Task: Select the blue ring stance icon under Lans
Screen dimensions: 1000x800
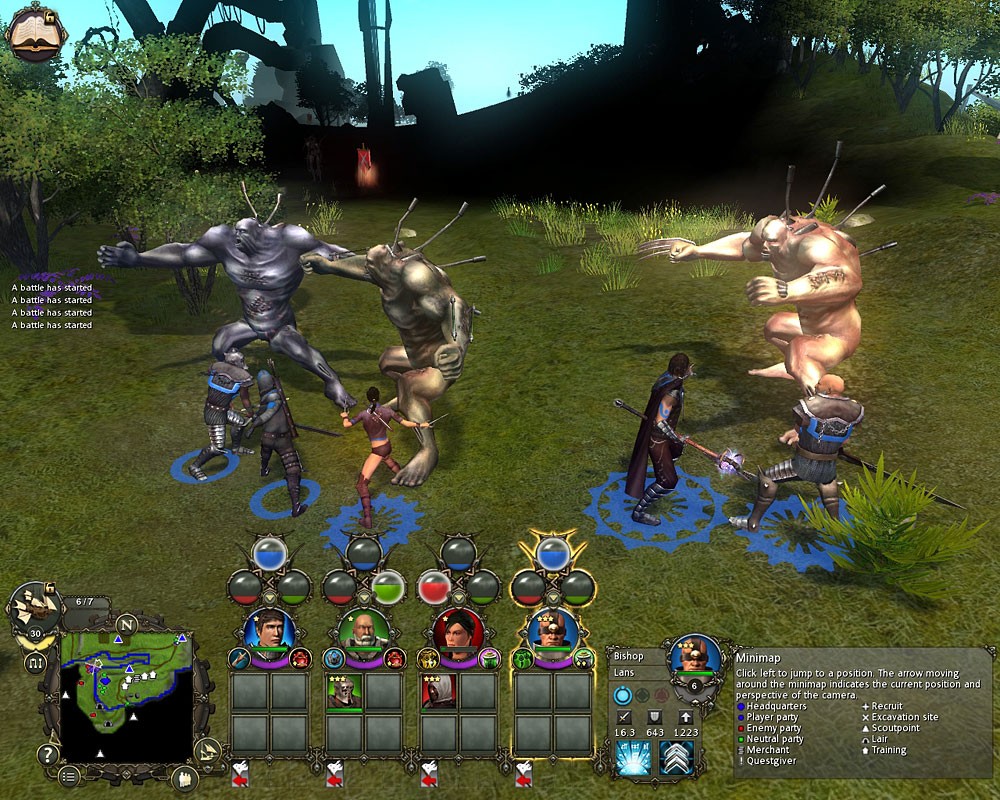Action: click(x=624, y=696)
